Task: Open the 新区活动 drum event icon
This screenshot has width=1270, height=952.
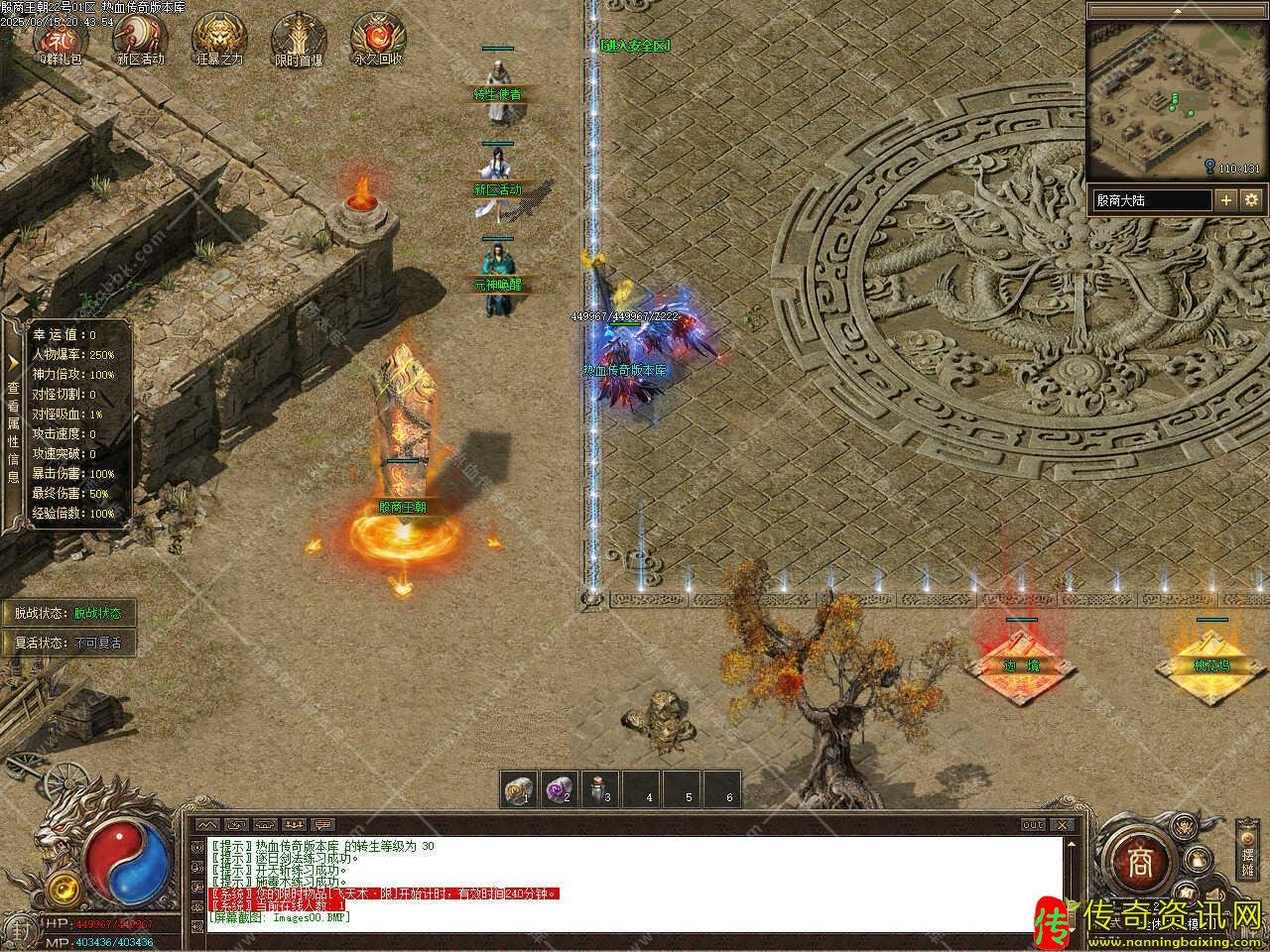Action: click(x=139, y=38)
